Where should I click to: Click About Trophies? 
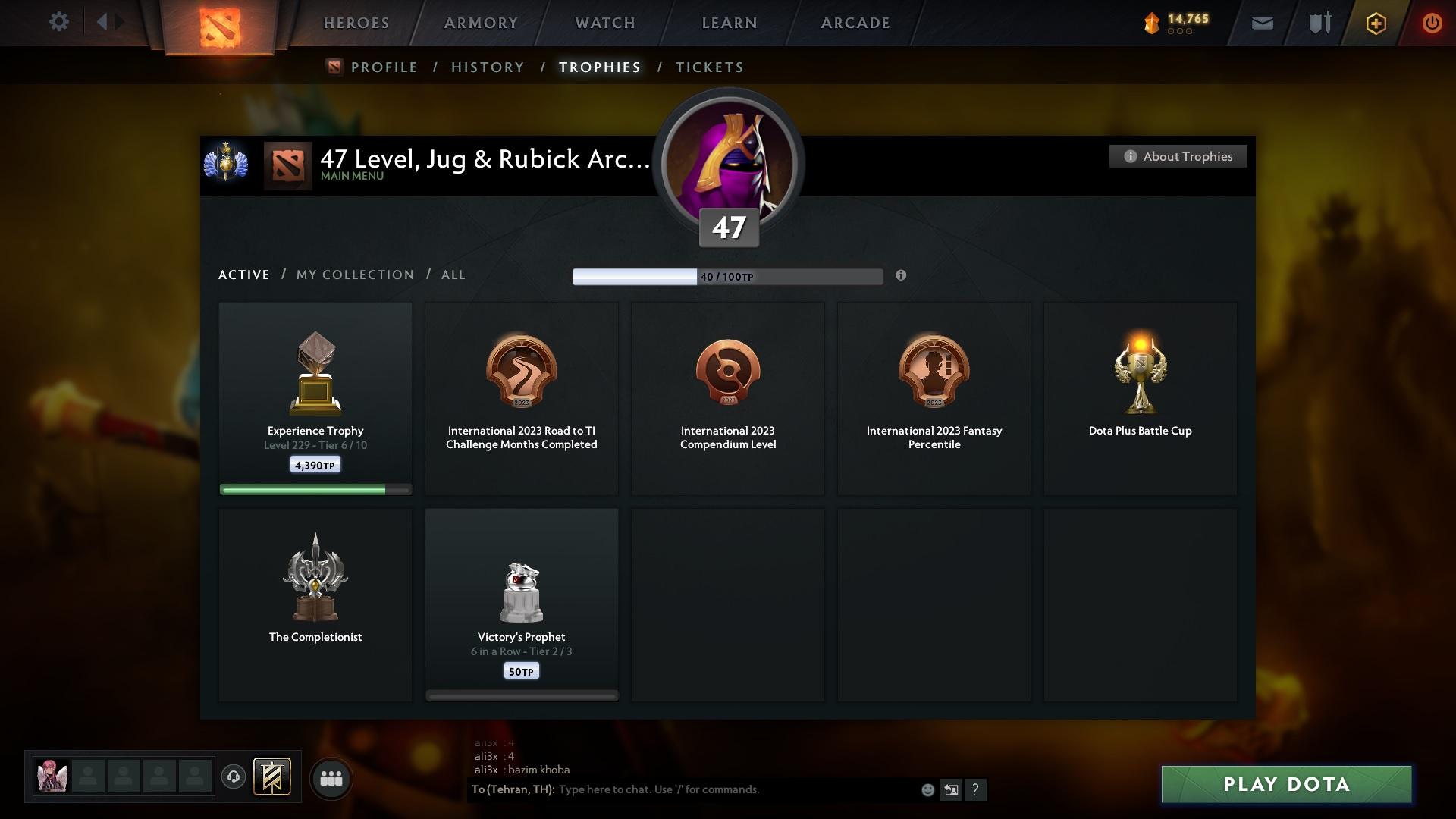[1178, 156]
